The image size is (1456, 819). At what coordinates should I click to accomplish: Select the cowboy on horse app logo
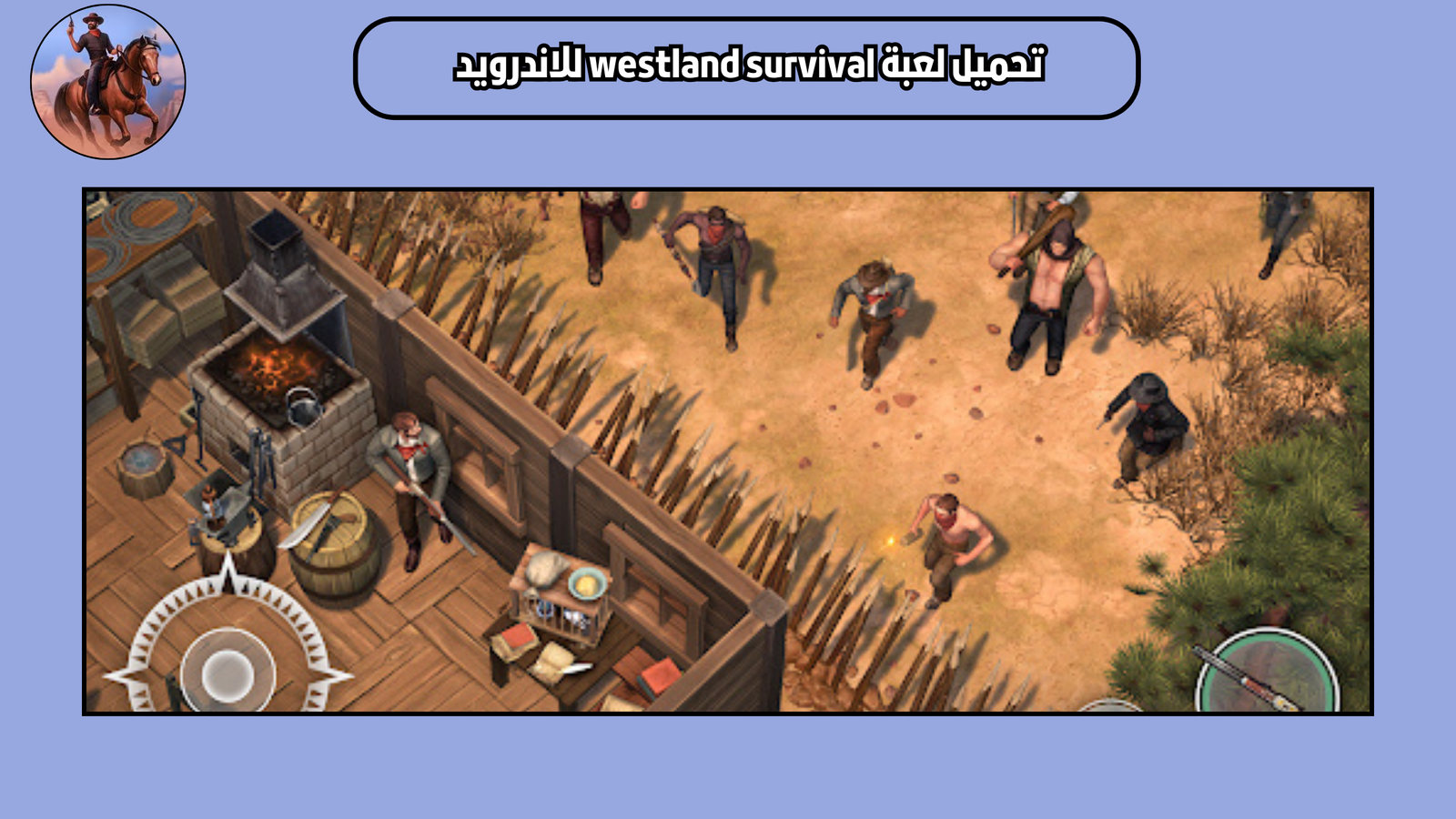pos(103,77)
